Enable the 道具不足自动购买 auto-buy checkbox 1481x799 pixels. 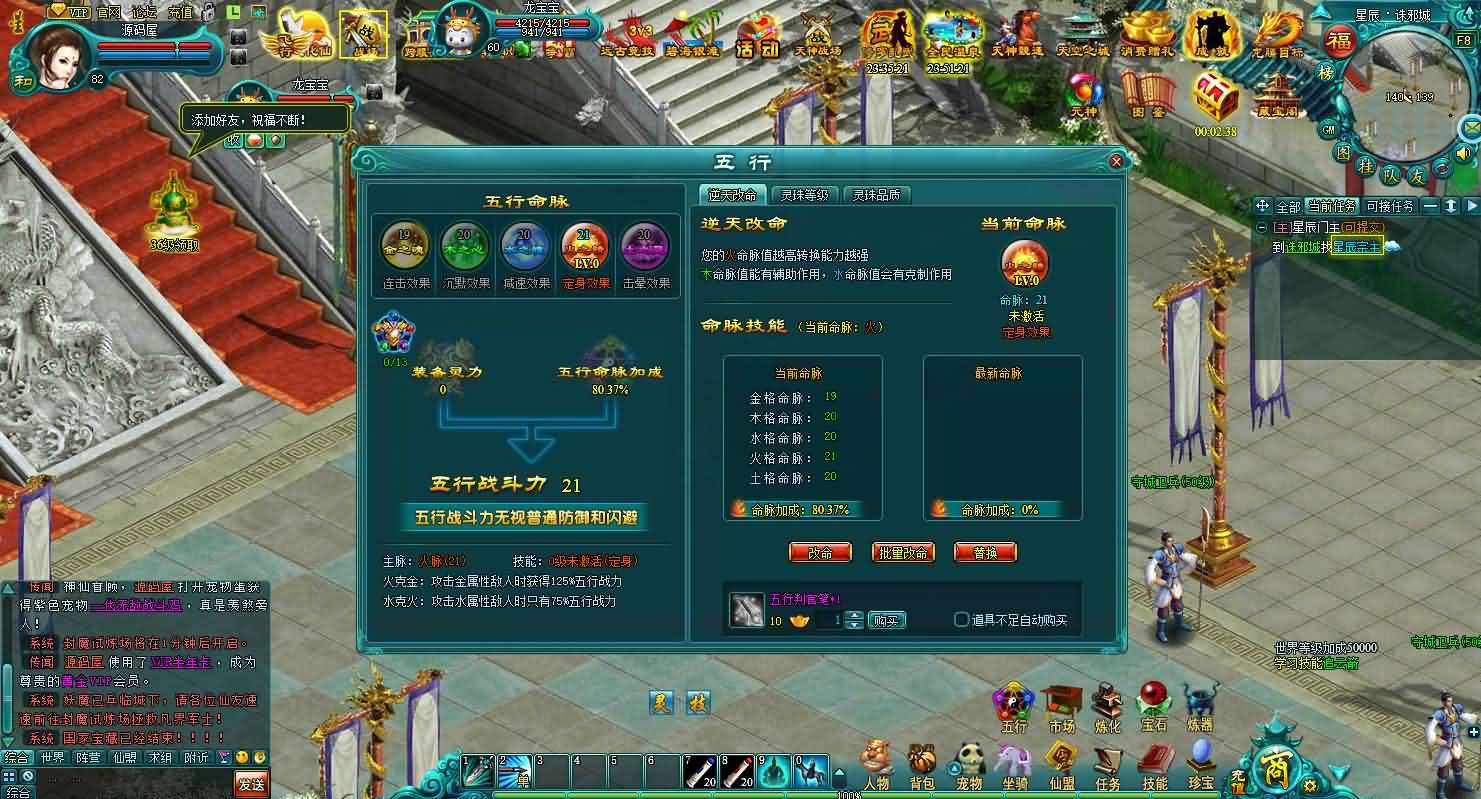[x=962, y=619]
